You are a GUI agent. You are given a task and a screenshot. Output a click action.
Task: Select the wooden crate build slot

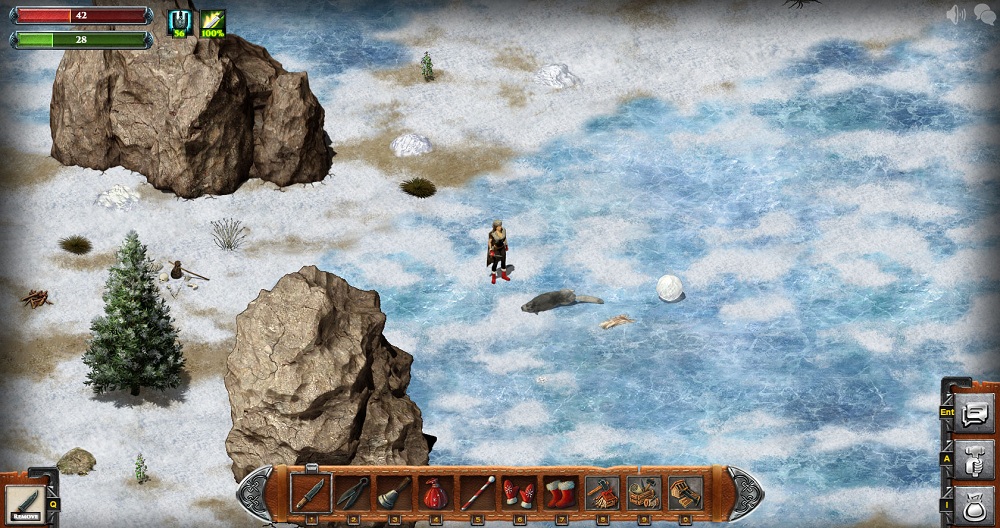pos(686,492)
